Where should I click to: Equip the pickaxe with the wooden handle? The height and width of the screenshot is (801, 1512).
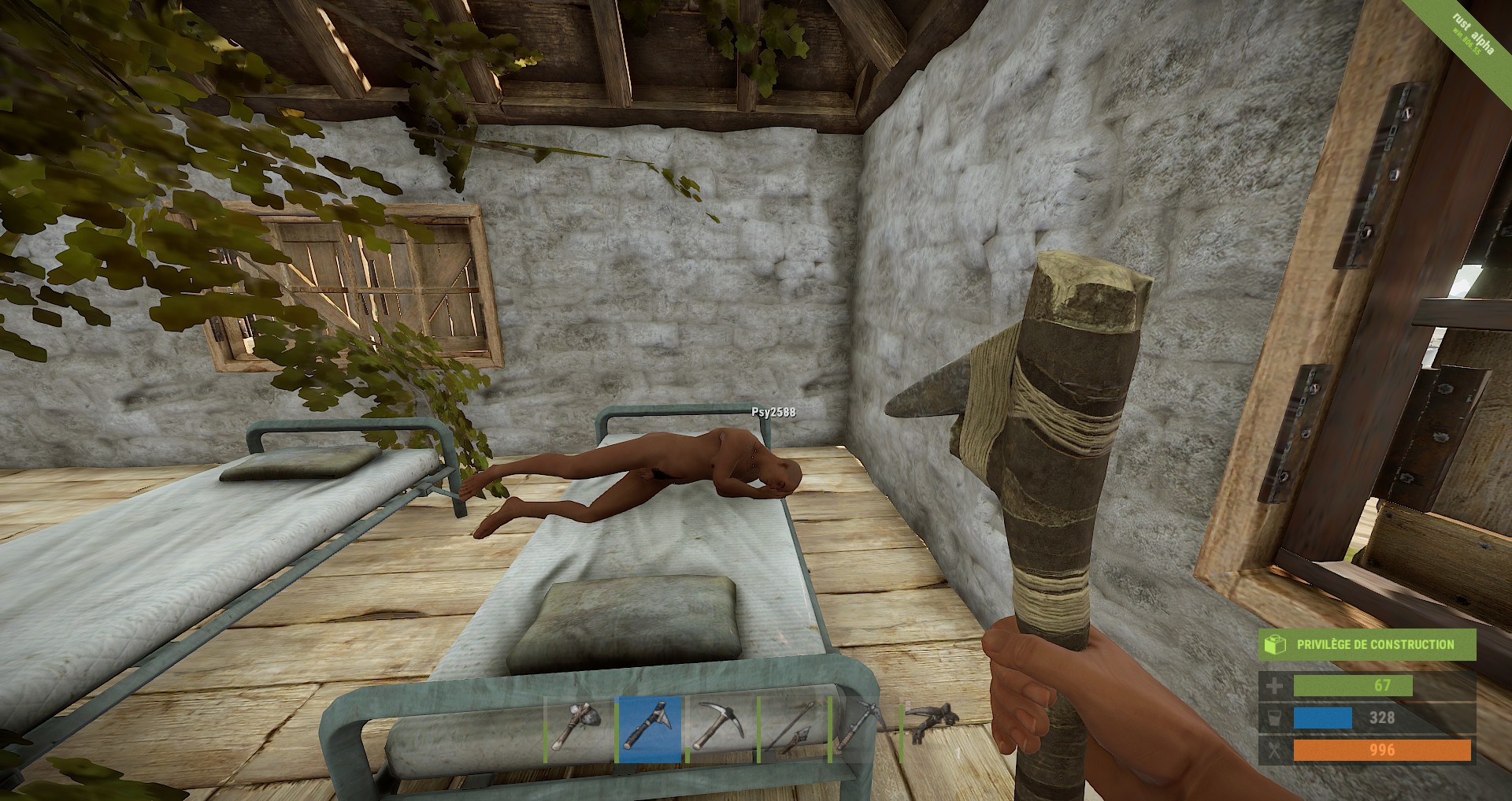pos(720,729)
